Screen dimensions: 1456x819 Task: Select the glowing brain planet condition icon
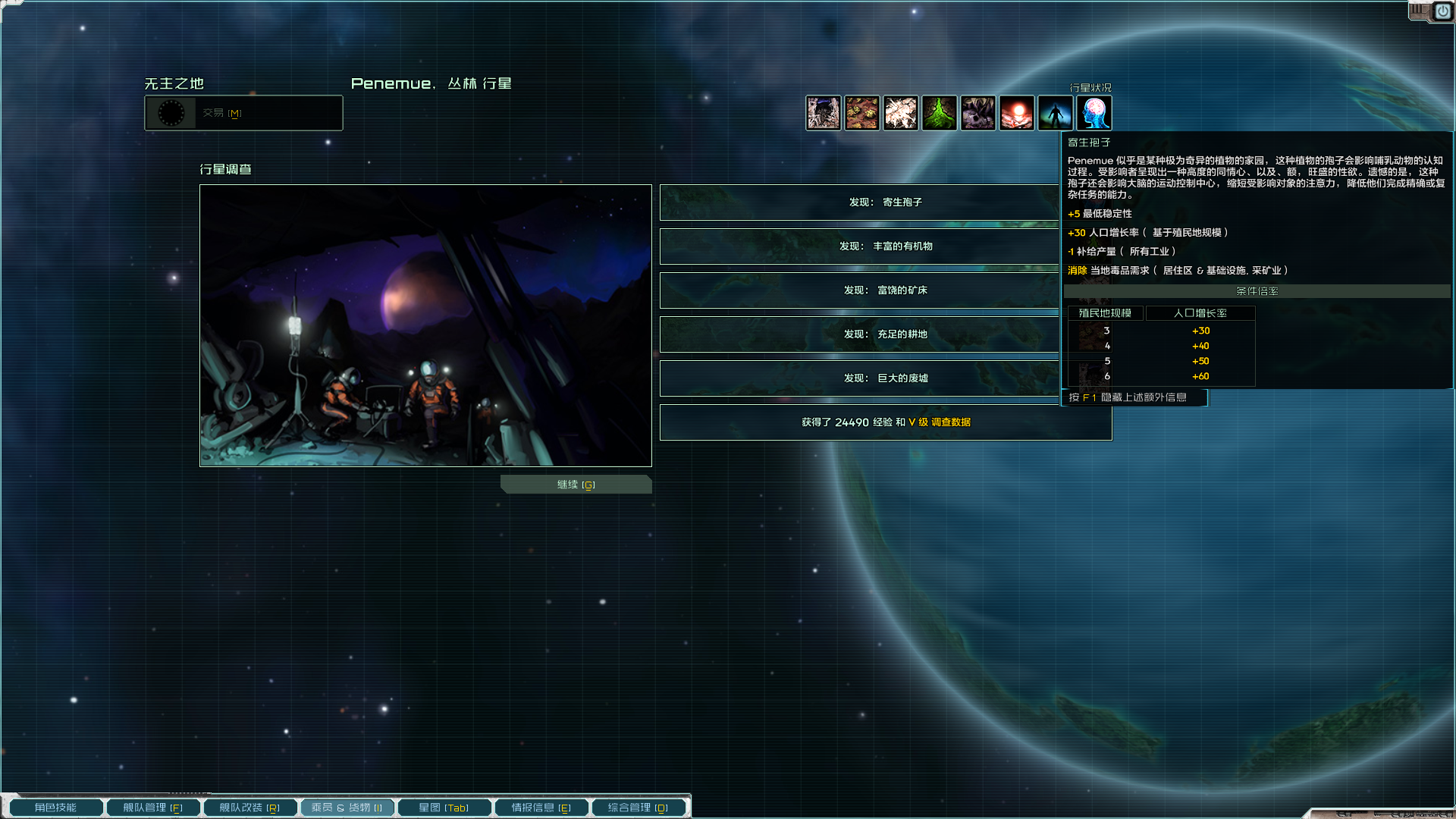1094,113
